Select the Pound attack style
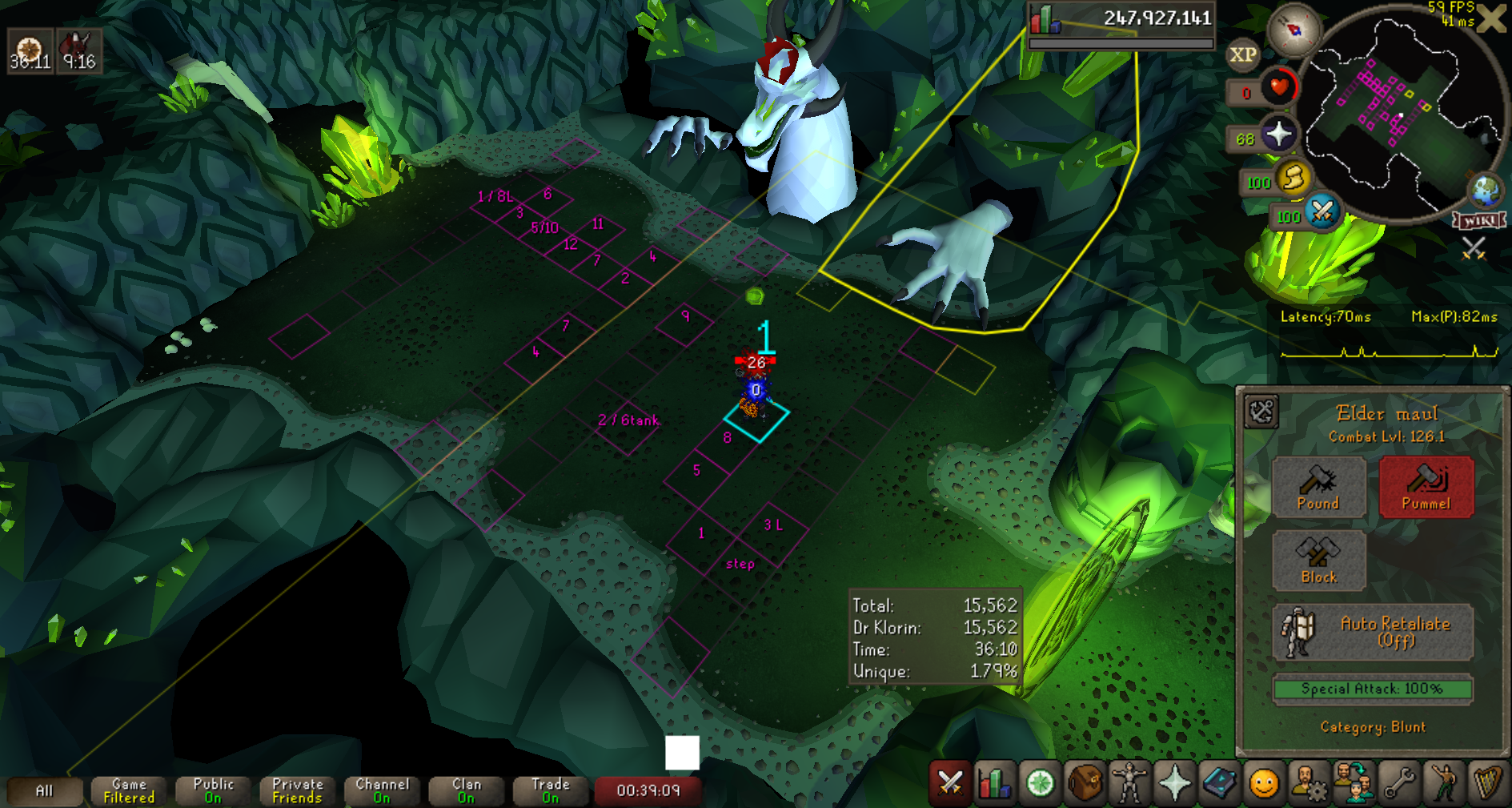This screenshot has height=808, width=1512. (x=1318, y=487)
